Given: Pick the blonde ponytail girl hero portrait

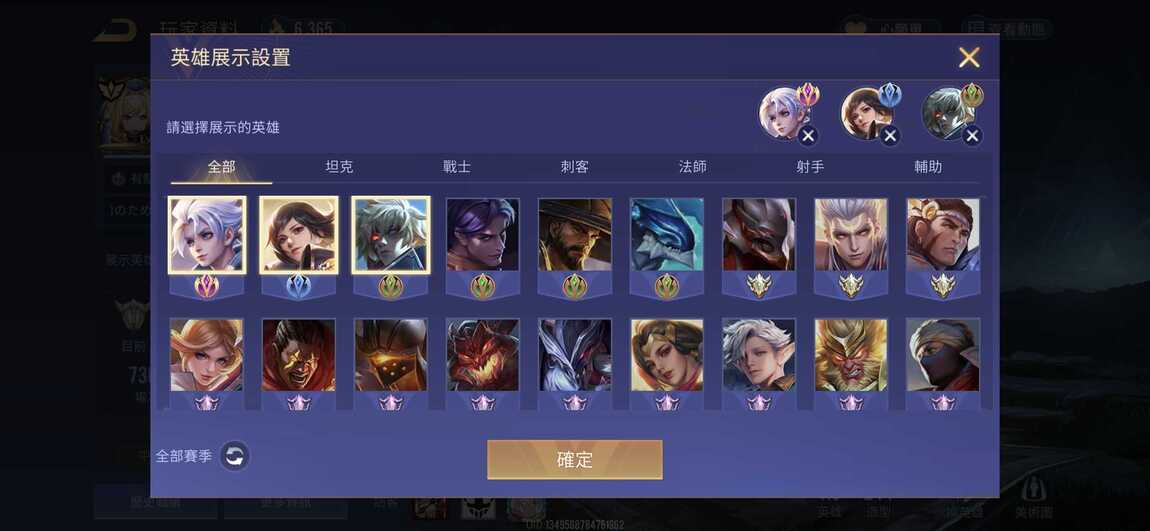Looking at the screenshot, I should click(x=207, y=355).
